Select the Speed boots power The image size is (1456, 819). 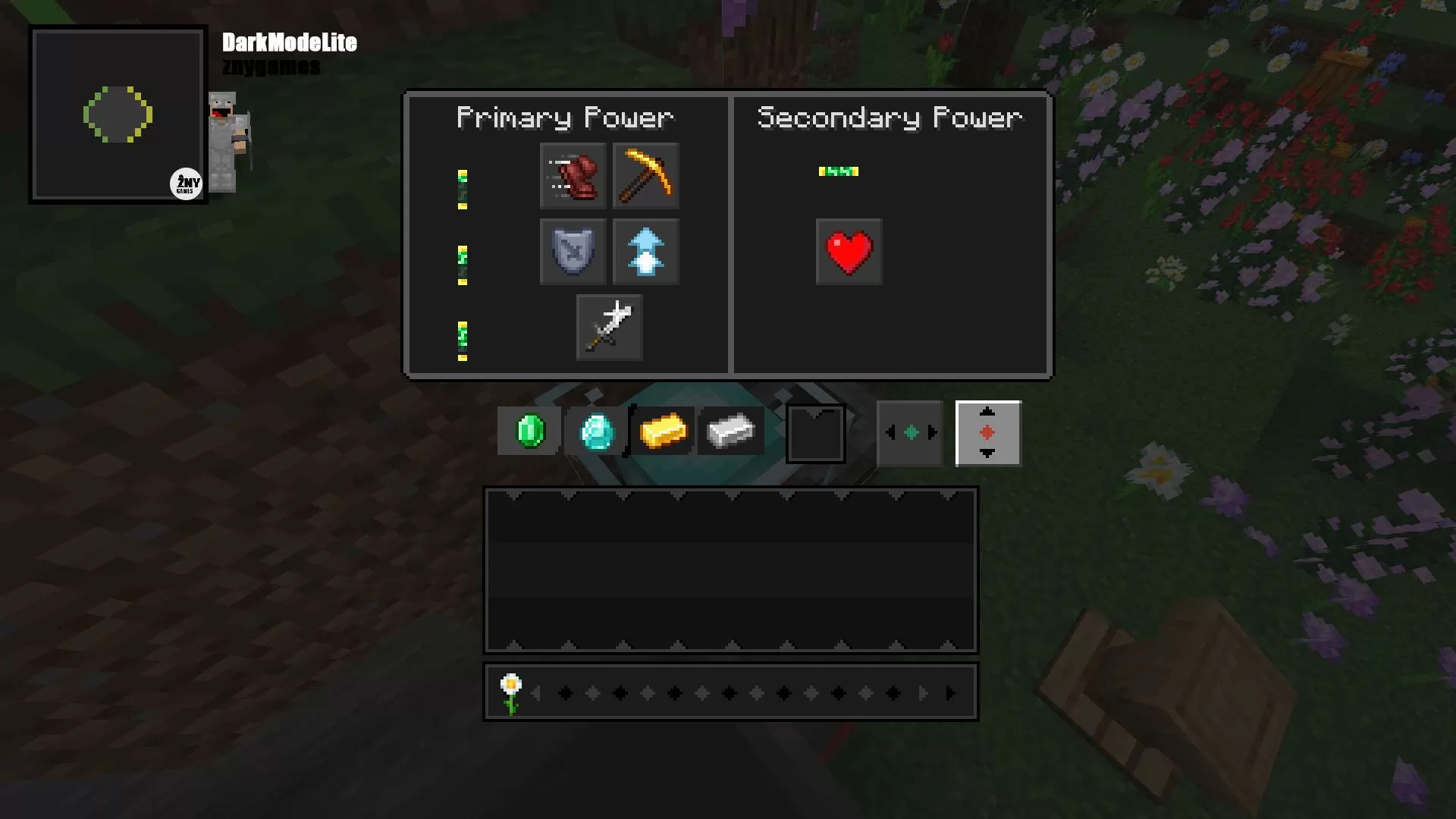(x=573, y=176)
